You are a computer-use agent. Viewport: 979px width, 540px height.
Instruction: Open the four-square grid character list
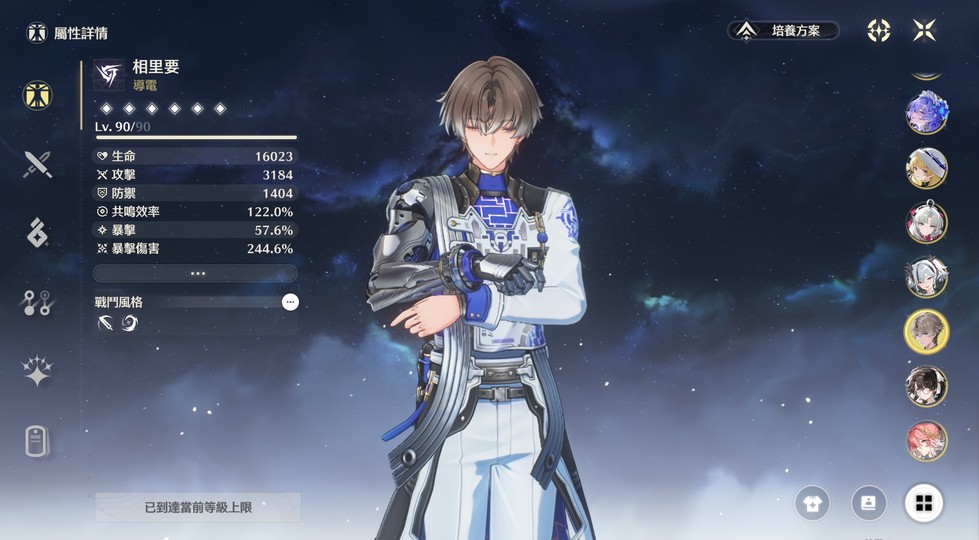923,503
